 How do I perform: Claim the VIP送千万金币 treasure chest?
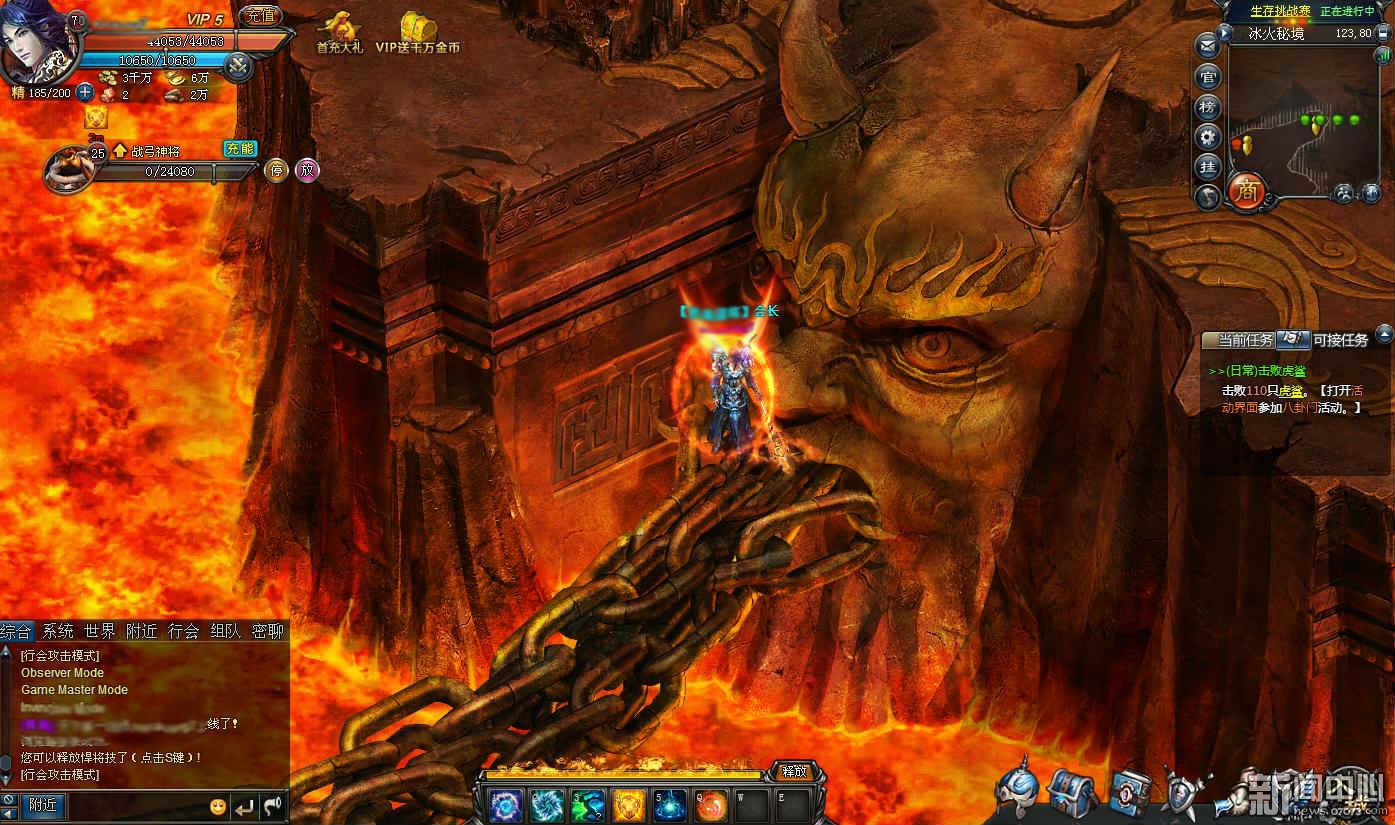coord(418,30)
